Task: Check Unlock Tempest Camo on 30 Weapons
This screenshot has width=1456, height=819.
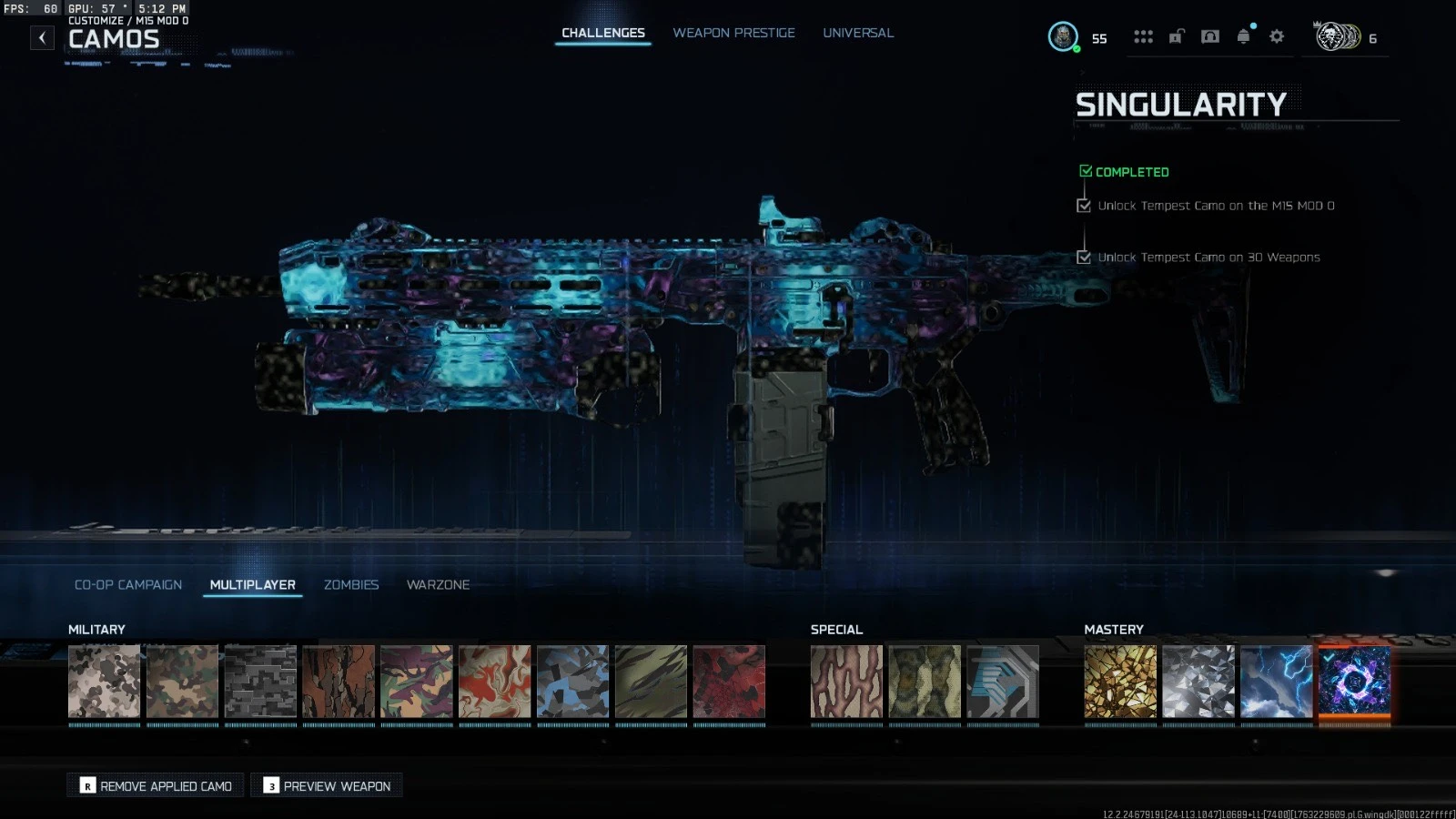Action: point(1083,257)
